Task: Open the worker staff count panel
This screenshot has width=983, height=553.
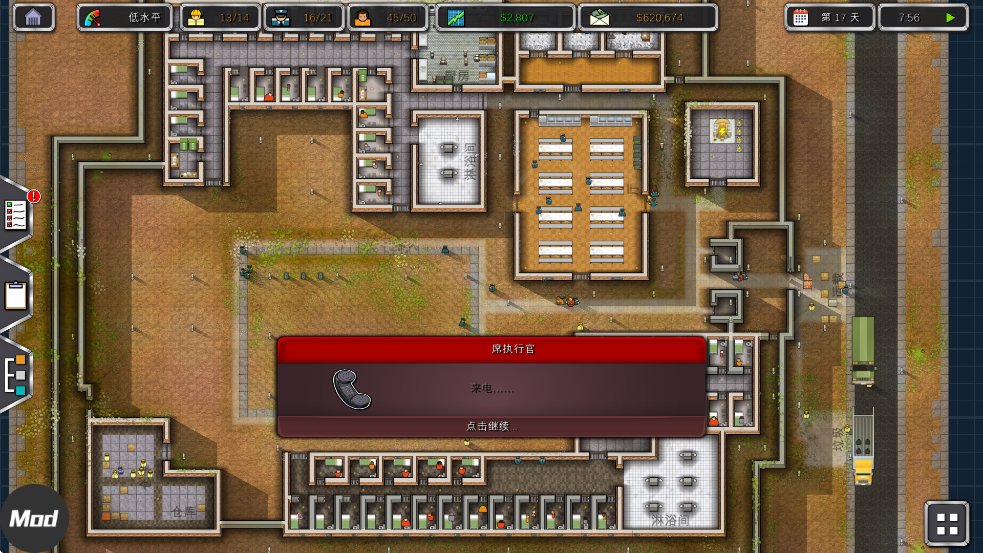Action: pyautogui.click(x=219, y=17)
